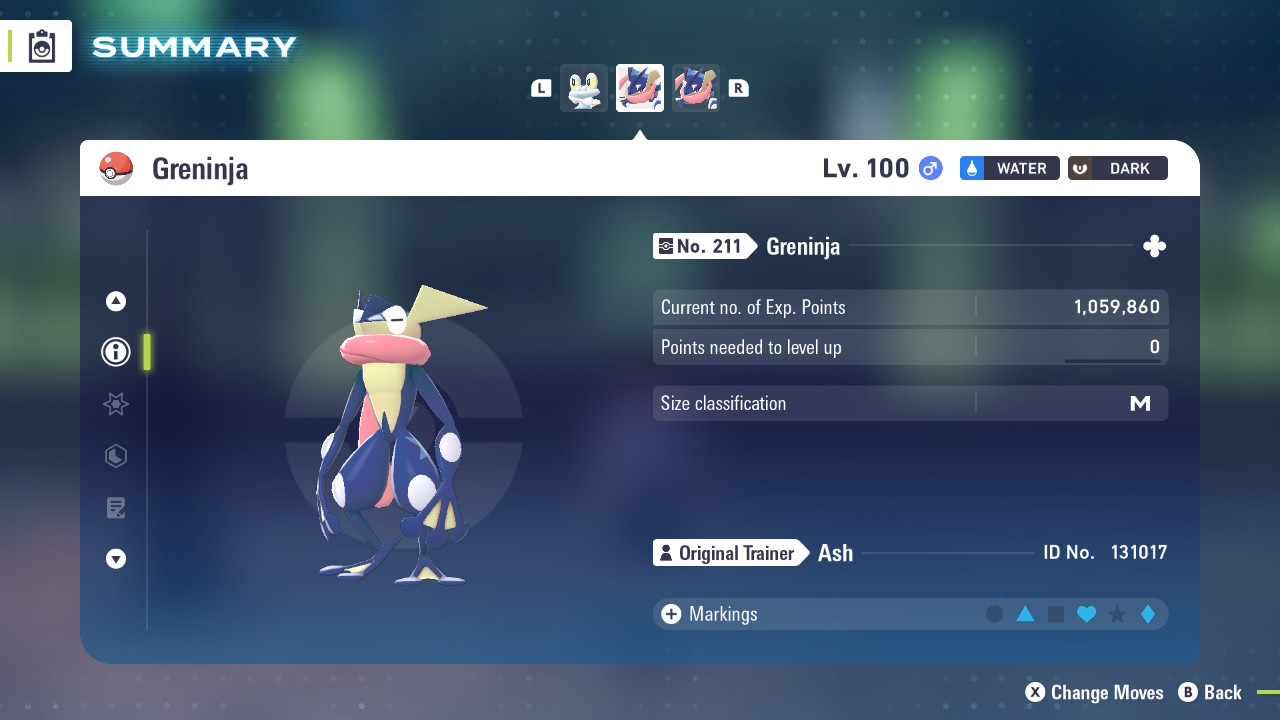
Task: Click the male gender symbol beside Lv. 100
Action: (929, 168)
